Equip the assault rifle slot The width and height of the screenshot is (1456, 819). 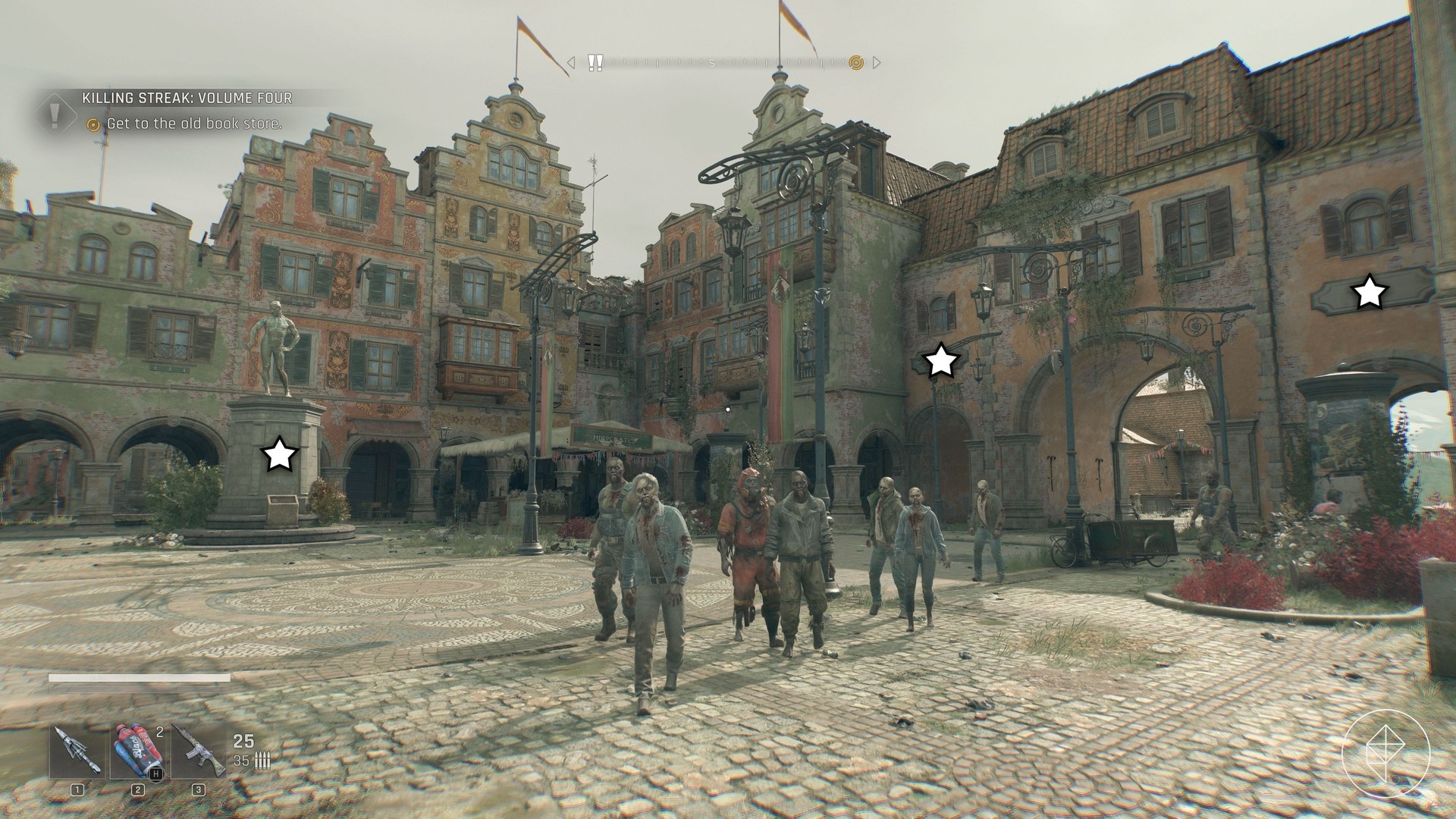click(x=198, y=752)
